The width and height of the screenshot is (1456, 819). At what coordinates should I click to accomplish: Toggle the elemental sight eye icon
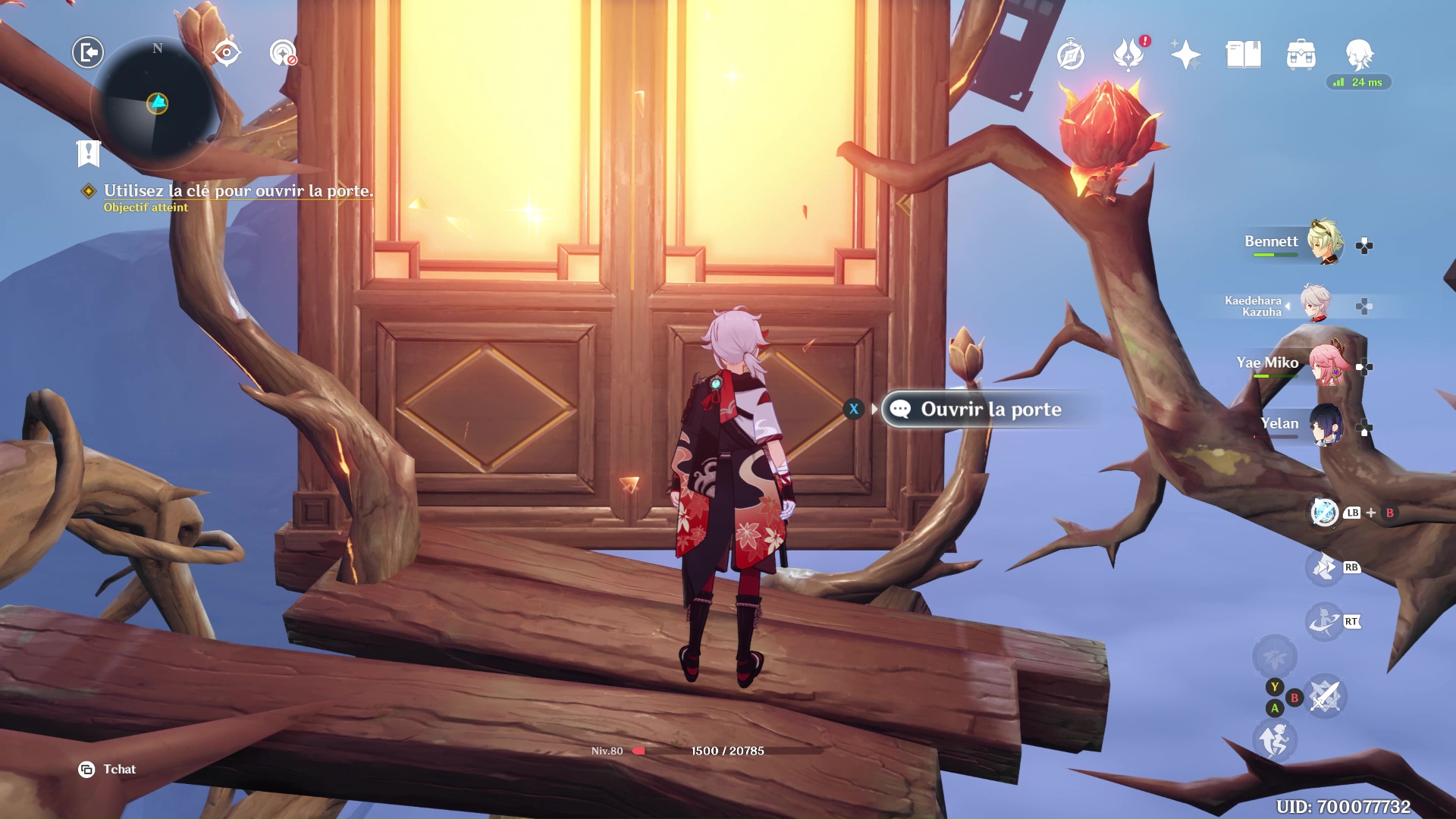coord(226,53)
